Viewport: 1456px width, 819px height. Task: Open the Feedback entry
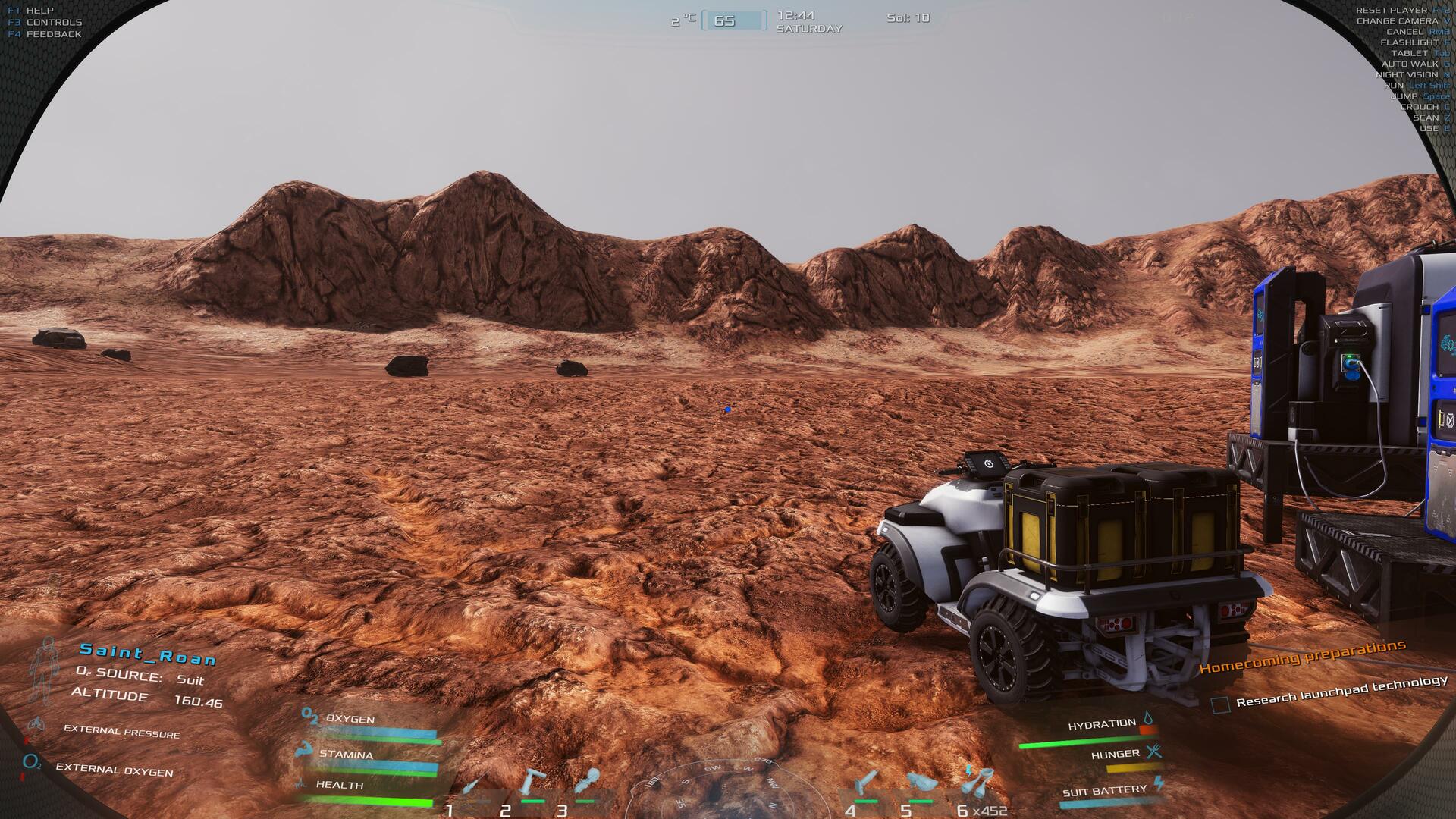[x=53, y=34]
